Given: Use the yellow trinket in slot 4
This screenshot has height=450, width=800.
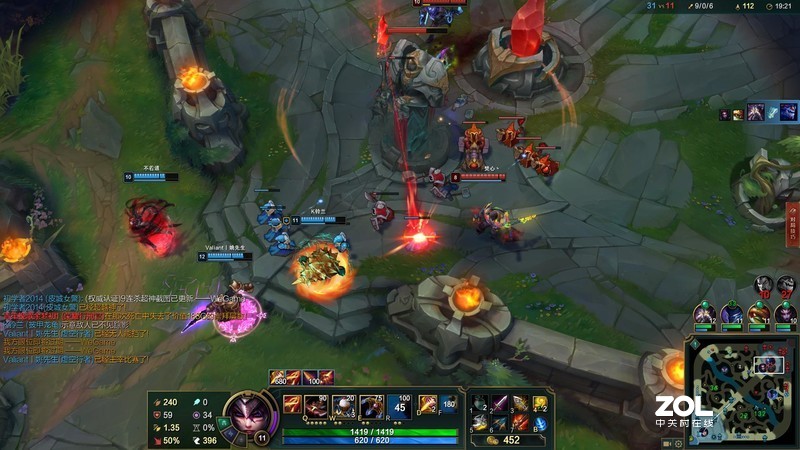Looking at the screenshot, I should point(541,404).
